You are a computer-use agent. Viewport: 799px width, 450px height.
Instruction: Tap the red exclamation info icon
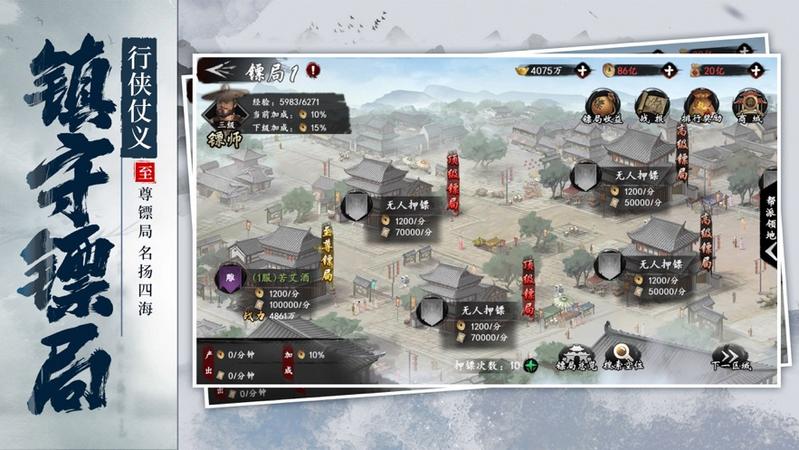pos(313,70)
